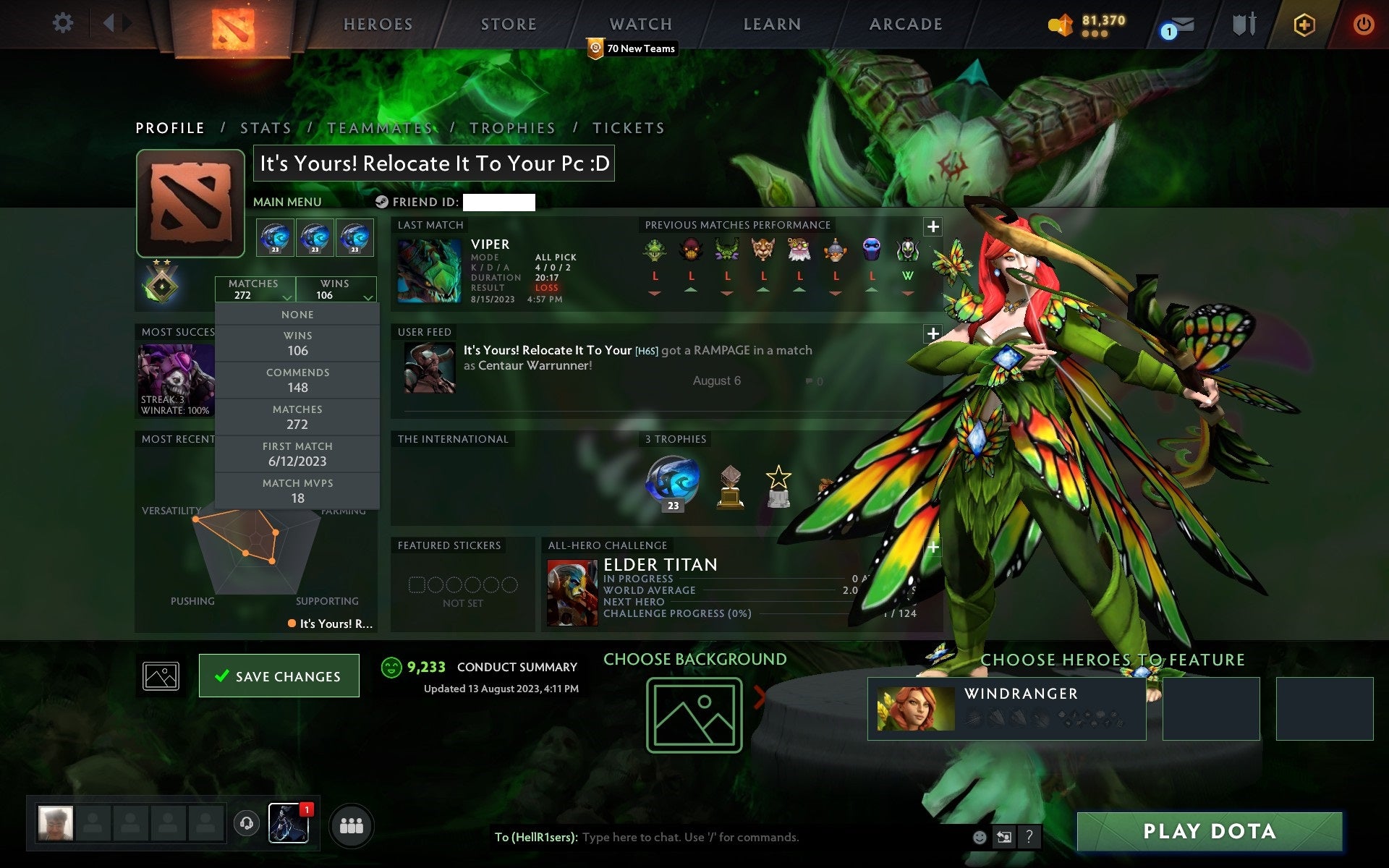Viewport: 1389px width, 868px height.
Task: Expand Previous Matches Performance with the plus button
Action: (x=933, y=226)
